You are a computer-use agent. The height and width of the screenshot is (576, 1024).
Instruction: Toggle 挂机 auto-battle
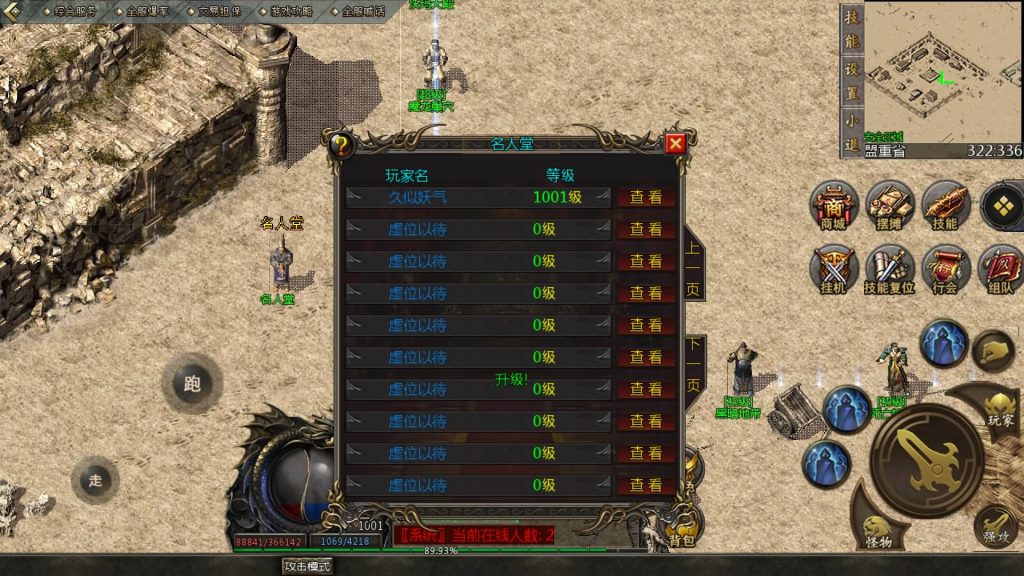tap(834, 268)
